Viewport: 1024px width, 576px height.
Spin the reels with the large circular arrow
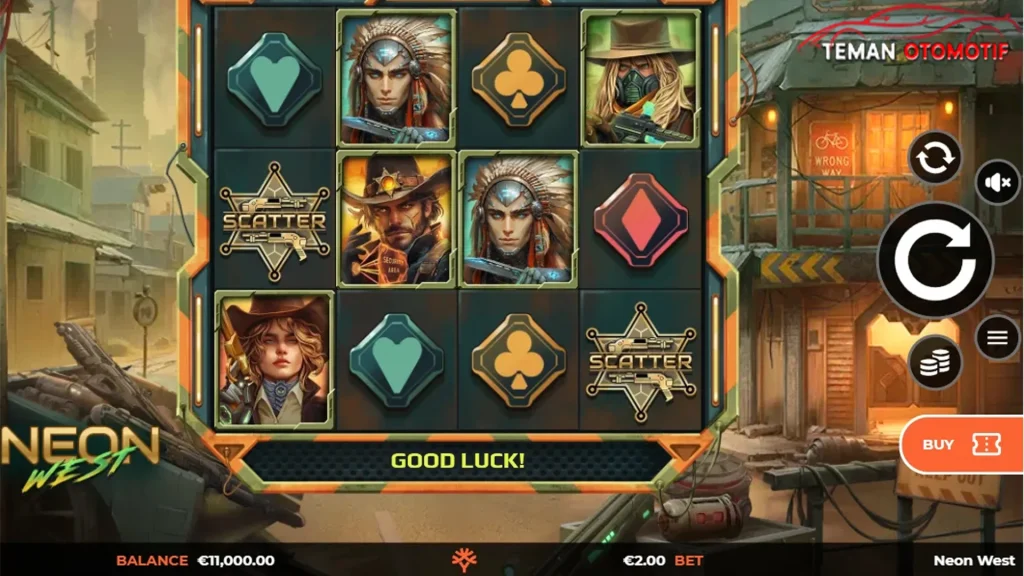pos(935,260)
